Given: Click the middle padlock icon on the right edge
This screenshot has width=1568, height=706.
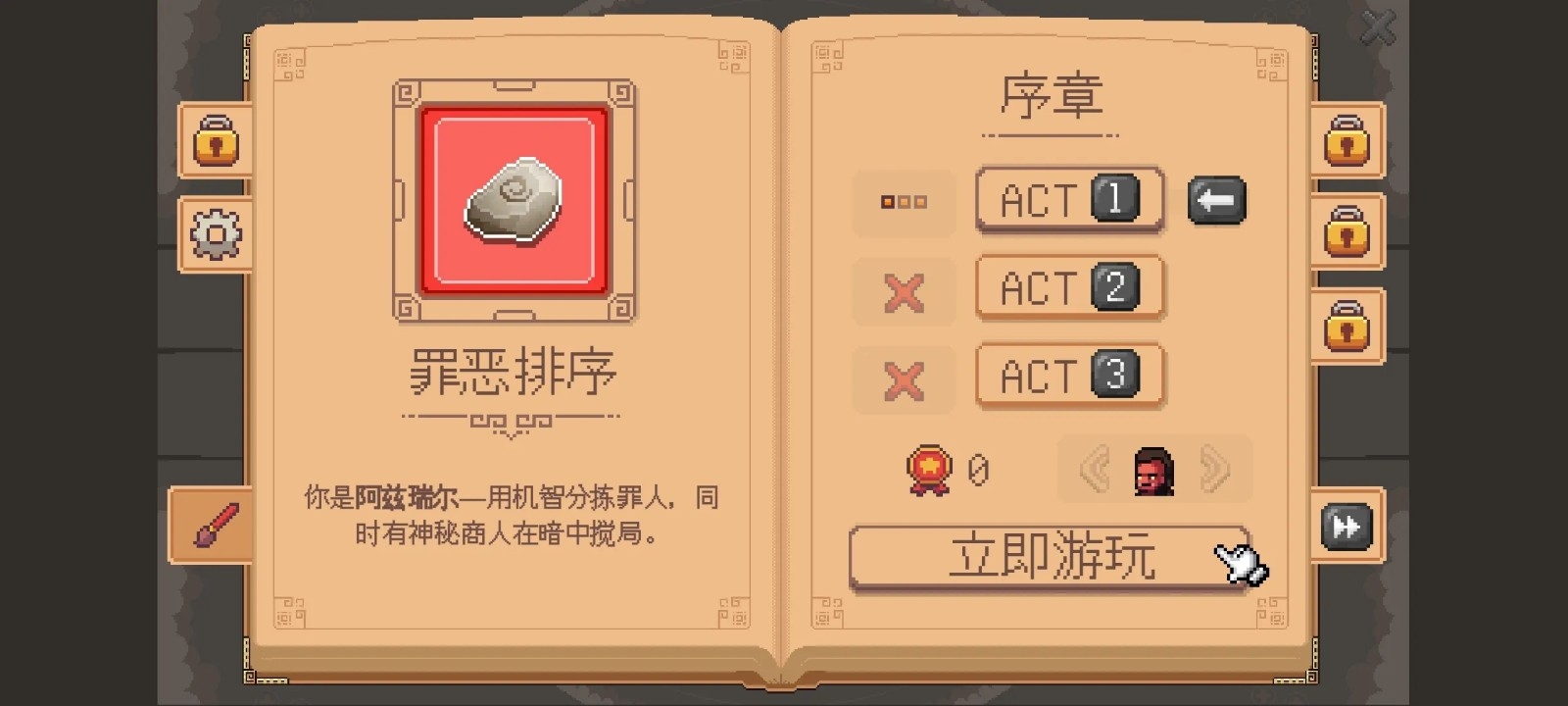Looking at the screenshot, I should click(1347, 235).
